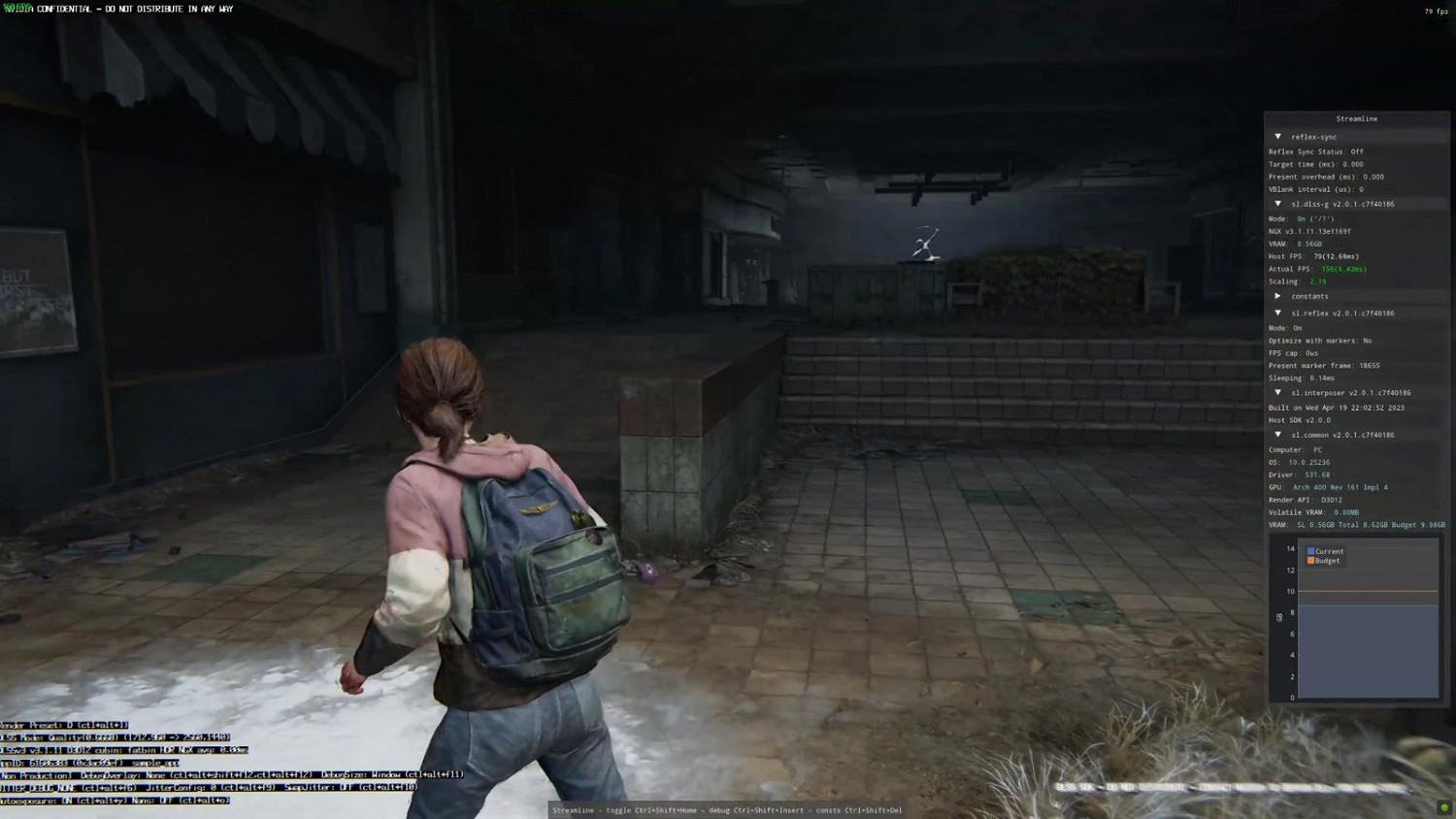Click the Current legend swatch in VRAM chart
The image size is (1456, 819).
[1312, 551]
